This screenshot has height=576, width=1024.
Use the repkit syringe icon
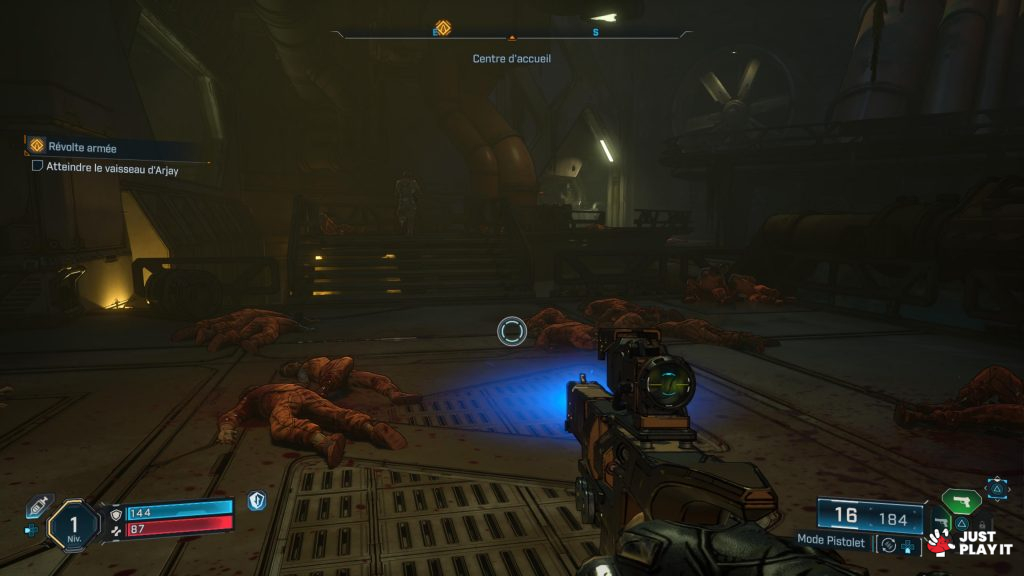click(35, 507)
